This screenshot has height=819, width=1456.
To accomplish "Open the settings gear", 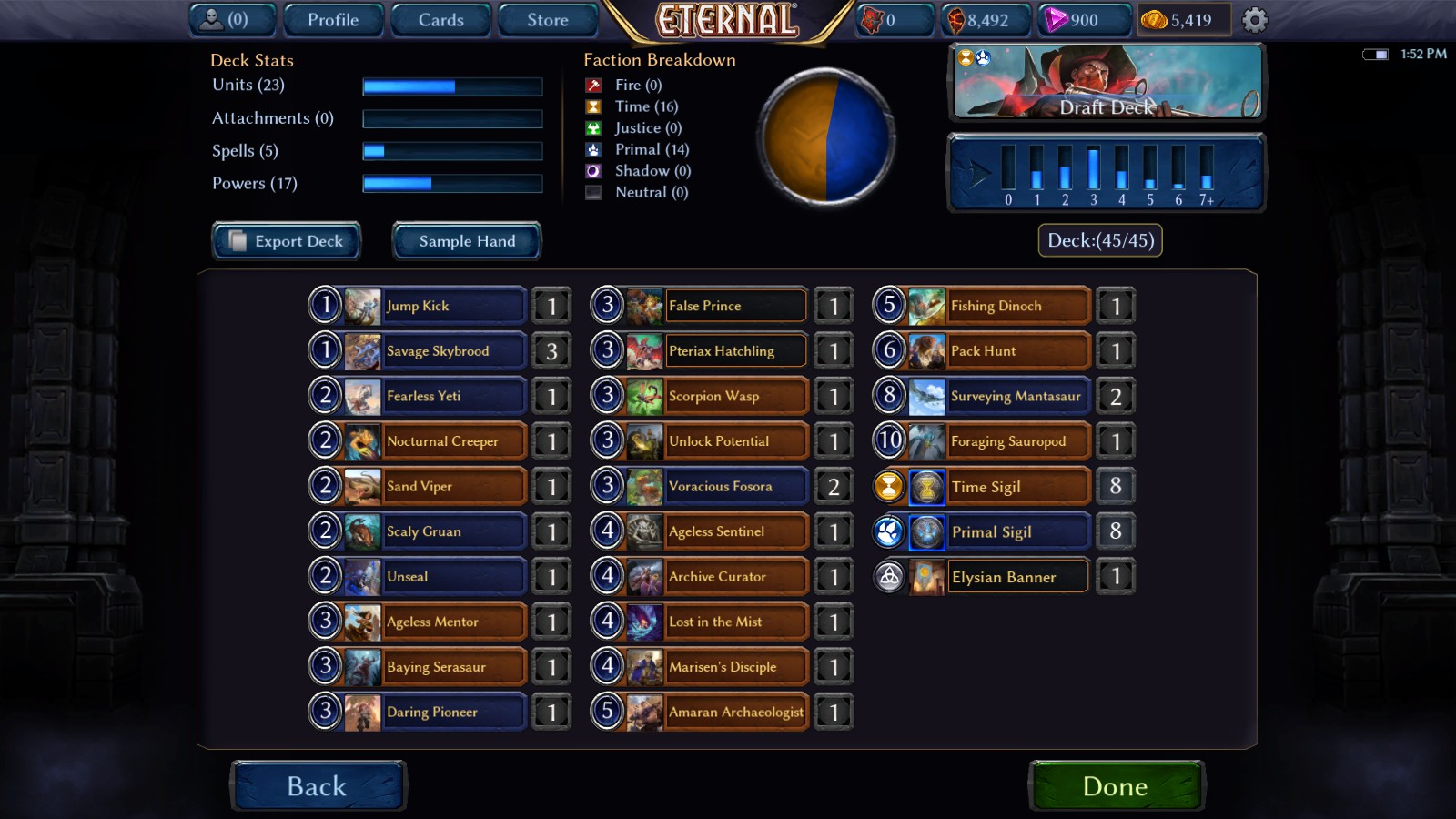I will click(x=1256, y=18).
